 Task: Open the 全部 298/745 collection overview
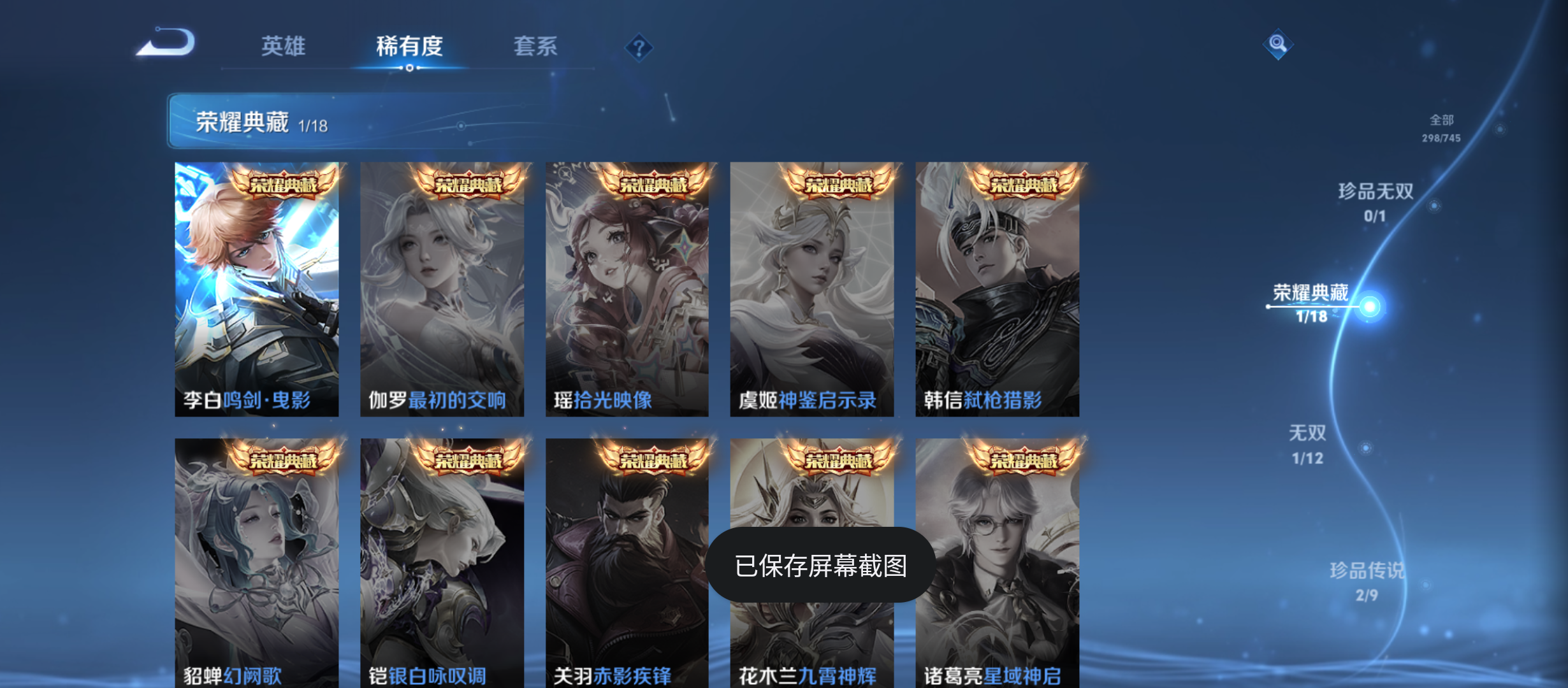(x=1445, y=127)
